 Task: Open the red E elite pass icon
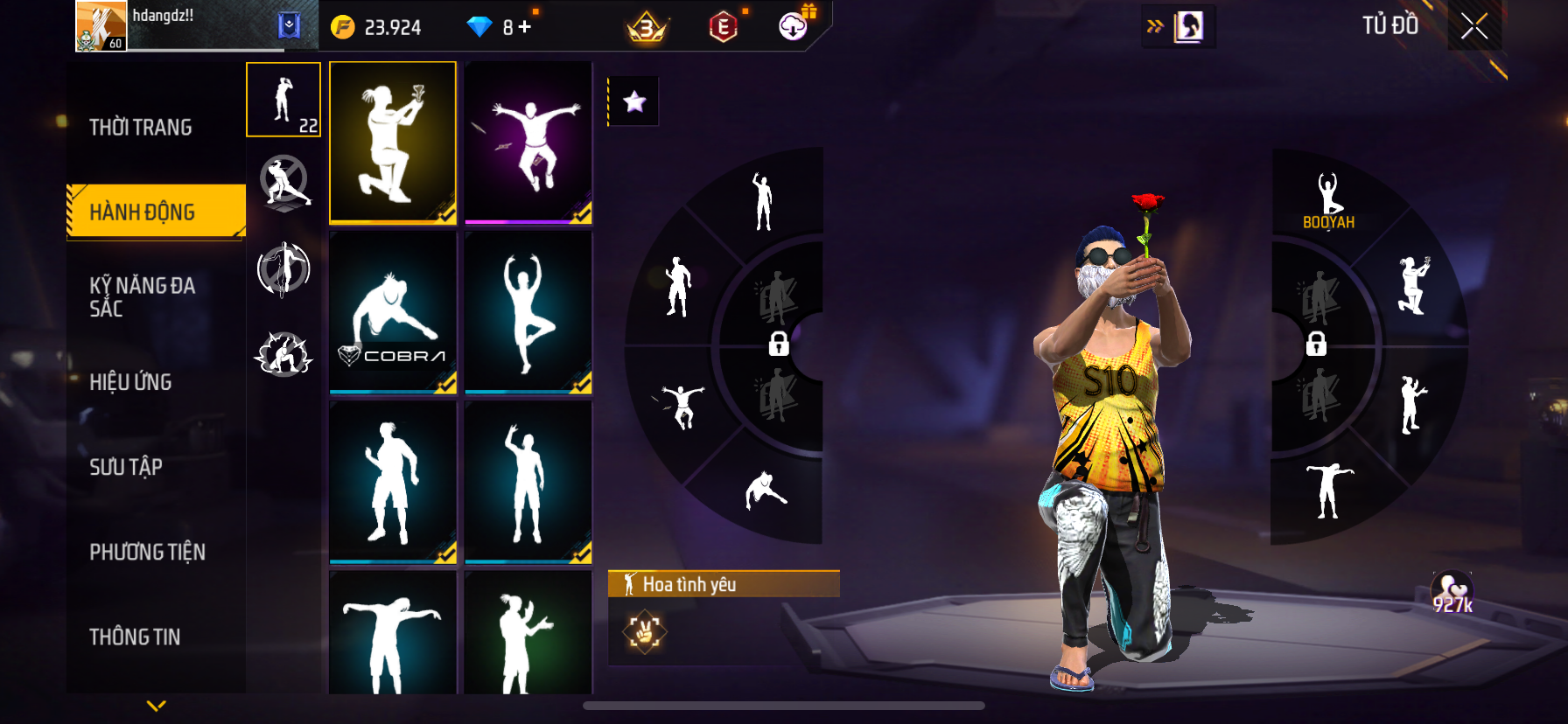coord(723,27)
